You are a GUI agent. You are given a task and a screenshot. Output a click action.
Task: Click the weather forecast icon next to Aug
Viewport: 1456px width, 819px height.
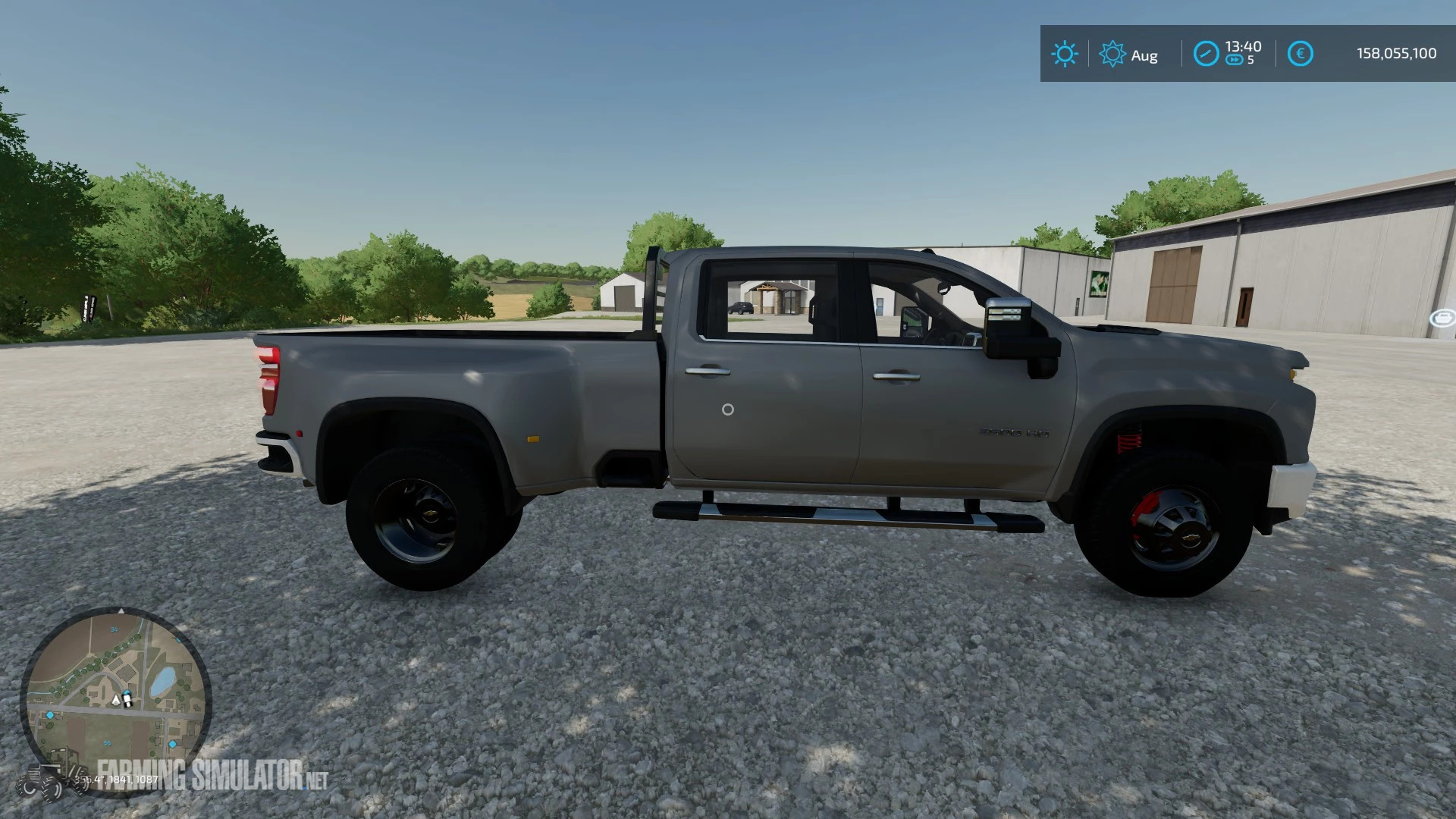click(x=1112, y=55)
